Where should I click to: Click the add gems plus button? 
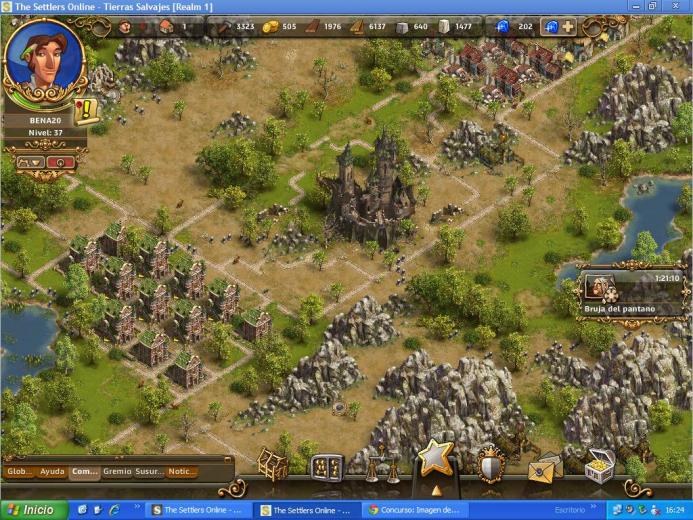pos(568,27)
